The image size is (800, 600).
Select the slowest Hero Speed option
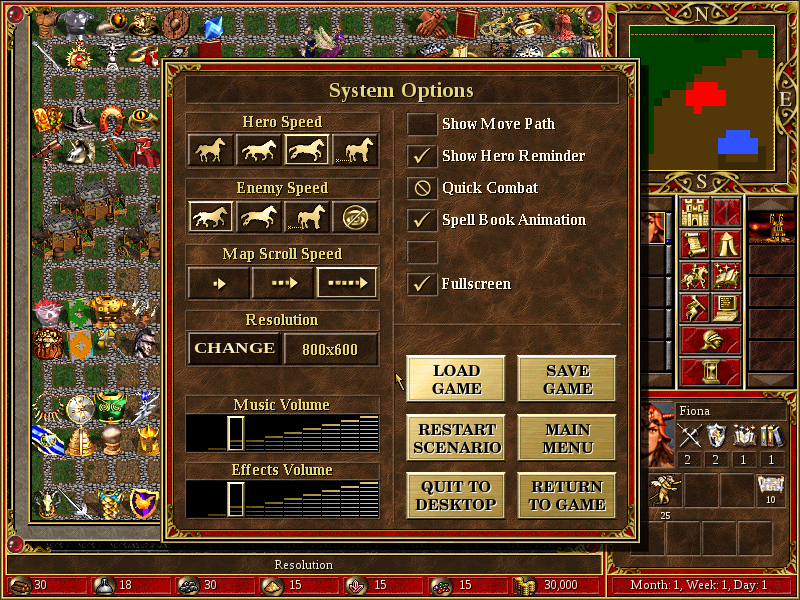211,150
